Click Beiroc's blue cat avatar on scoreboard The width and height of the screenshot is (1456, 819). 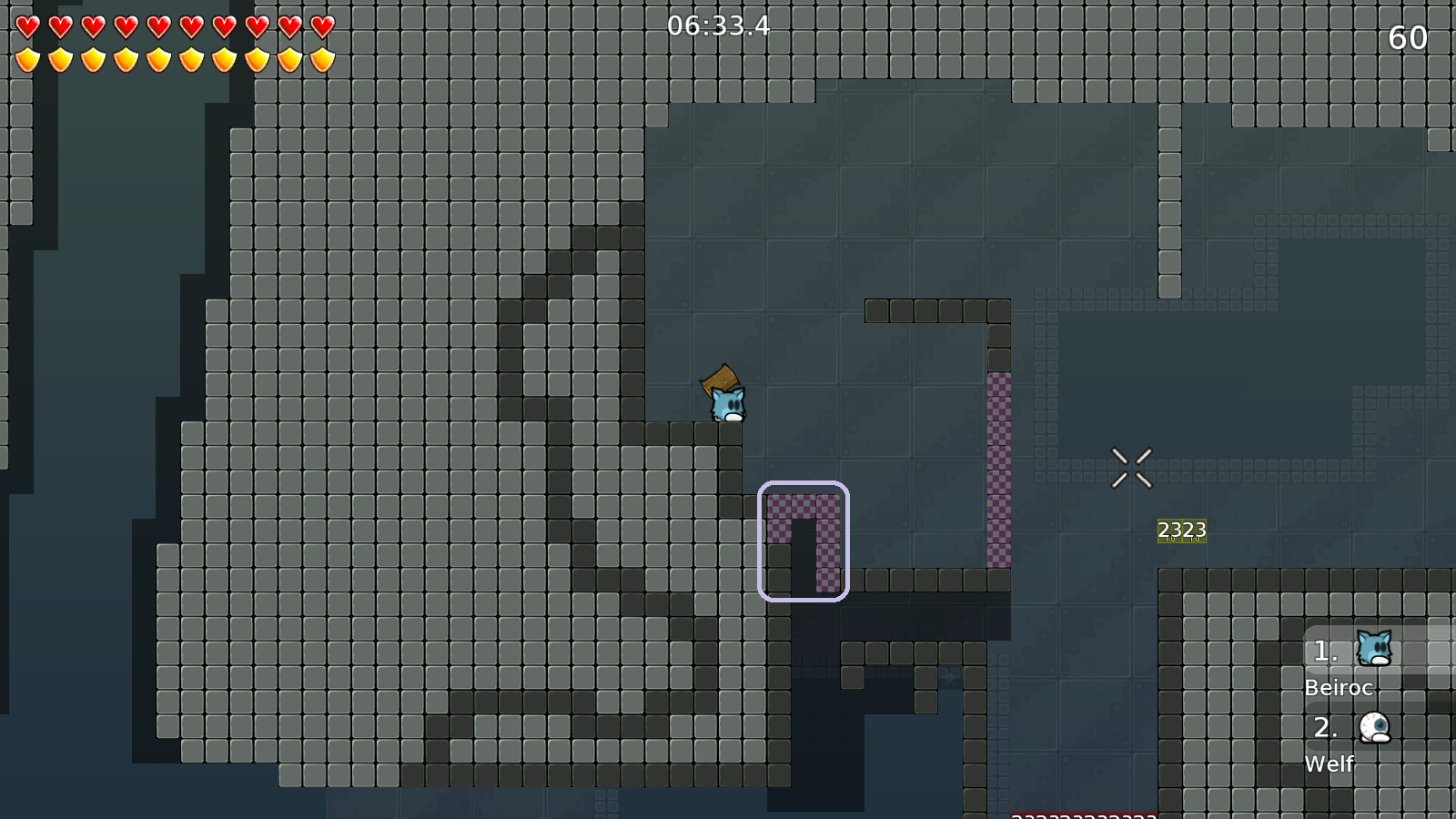pos(1374,648)
